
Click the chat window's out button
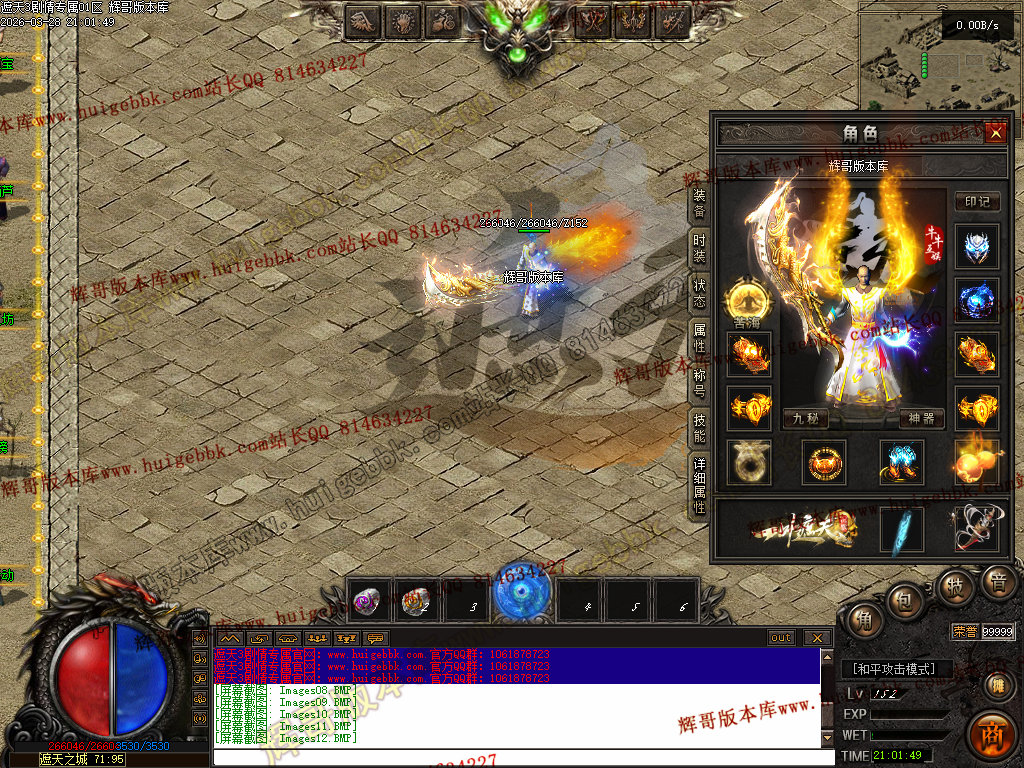coord(781,638)
